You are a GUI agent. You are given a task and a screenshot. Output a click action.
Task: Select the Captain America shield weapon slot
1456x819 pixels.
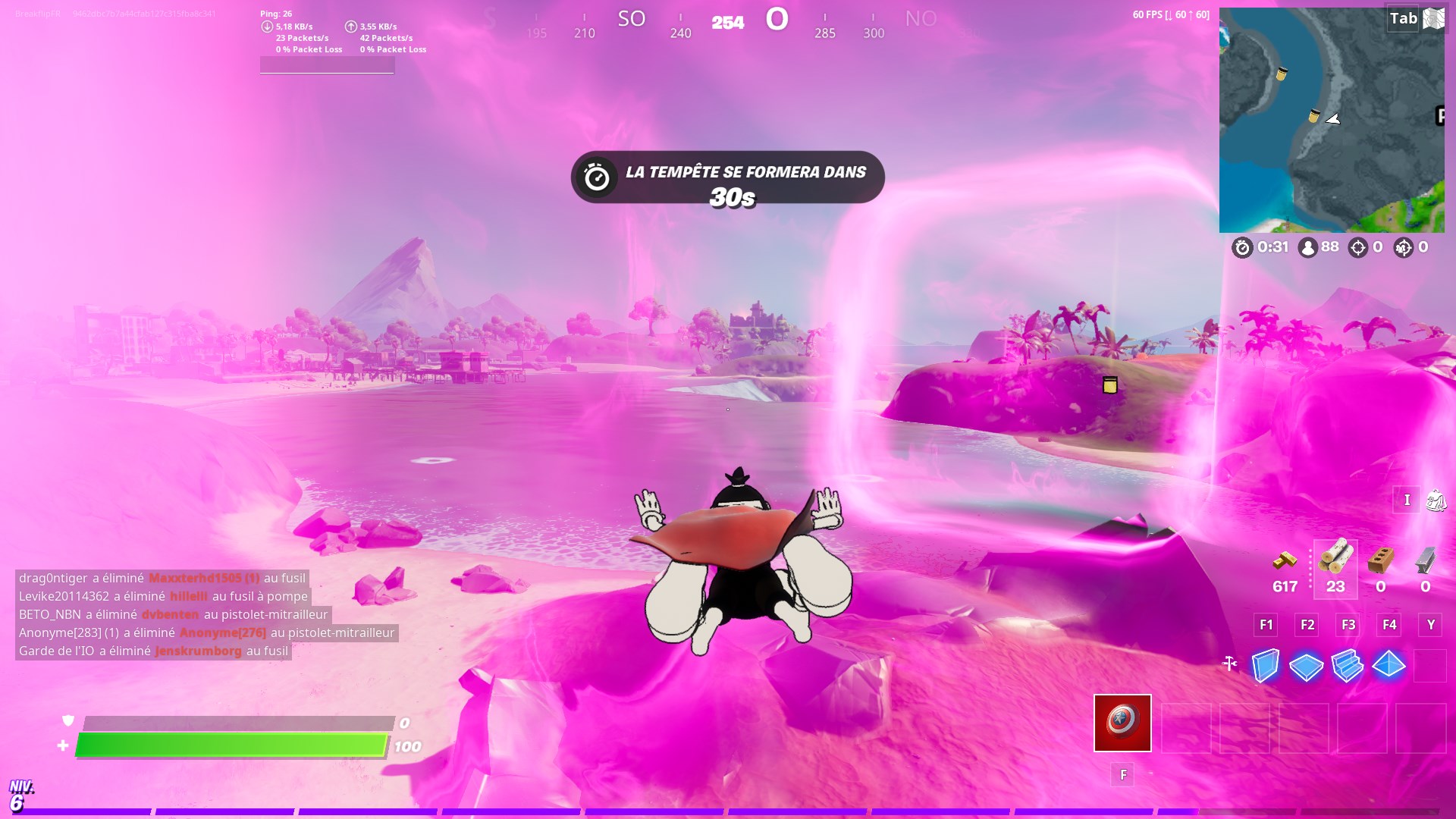tap(1122, 723)
